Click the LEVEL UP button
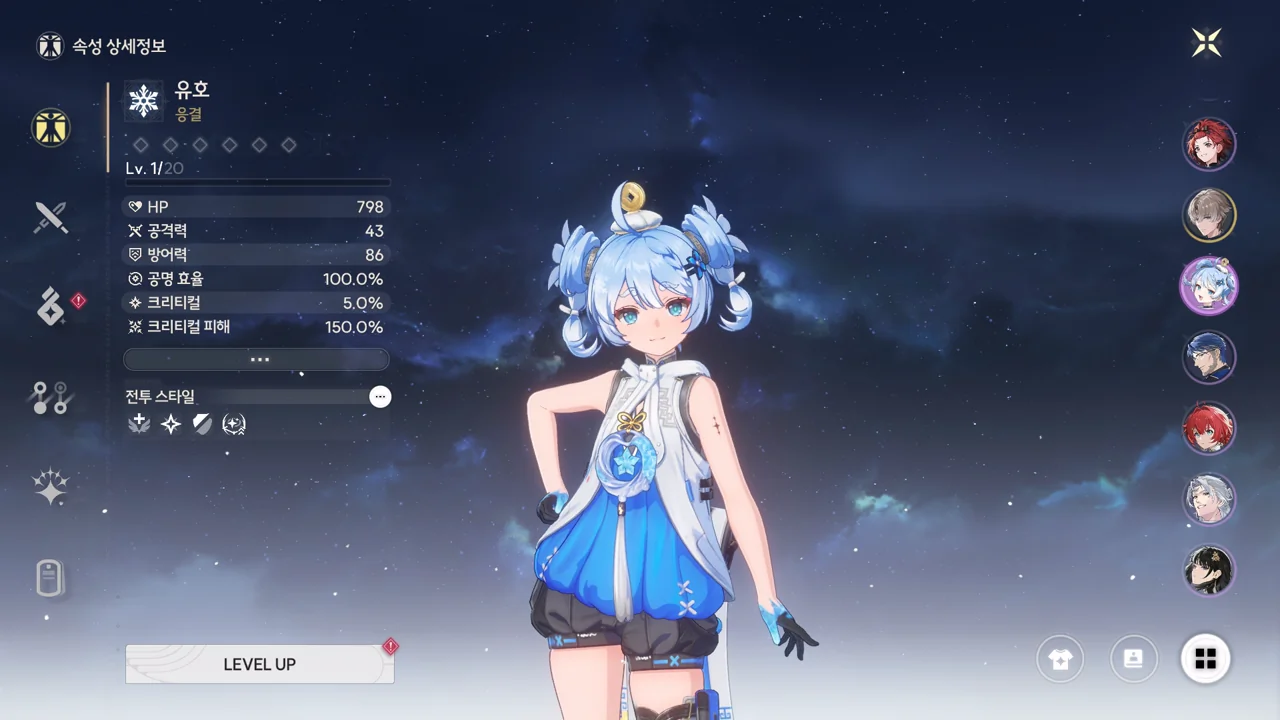The width and height of the screenshot is (1280, 720). (x=259, y=664)
